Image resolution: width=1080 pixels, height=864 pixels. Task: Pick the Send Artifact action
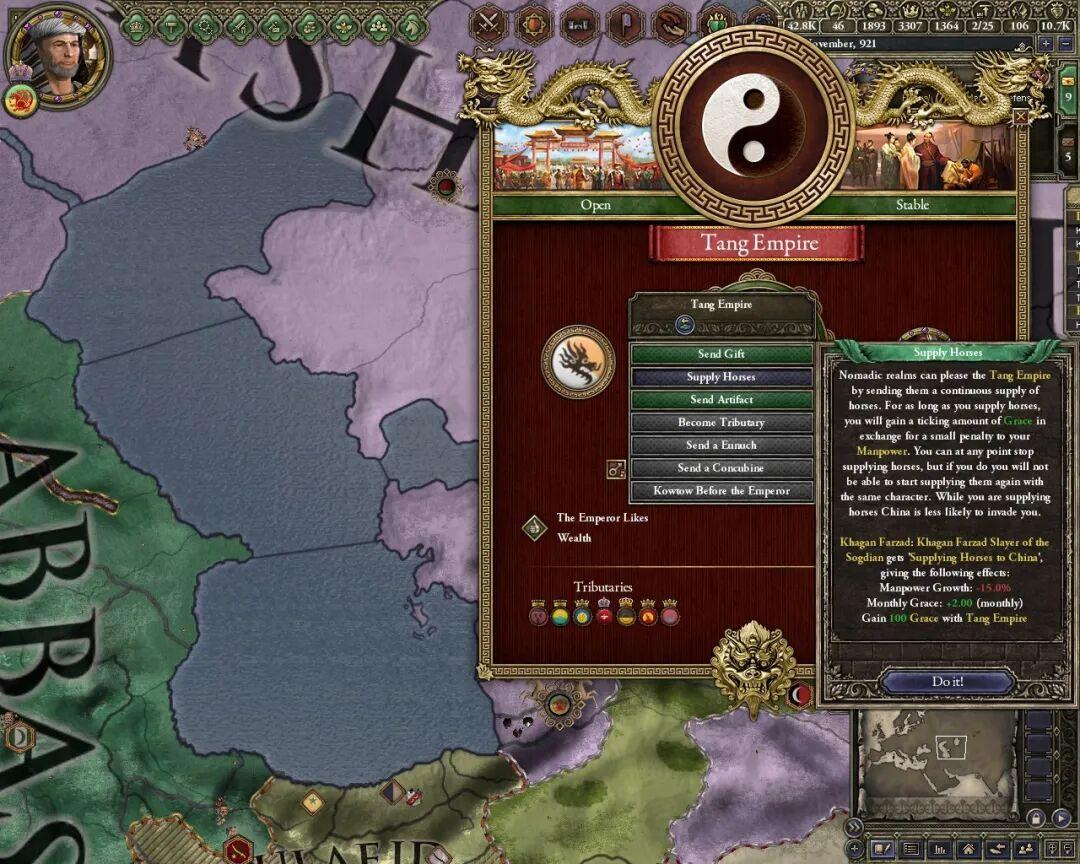[721, 400]
